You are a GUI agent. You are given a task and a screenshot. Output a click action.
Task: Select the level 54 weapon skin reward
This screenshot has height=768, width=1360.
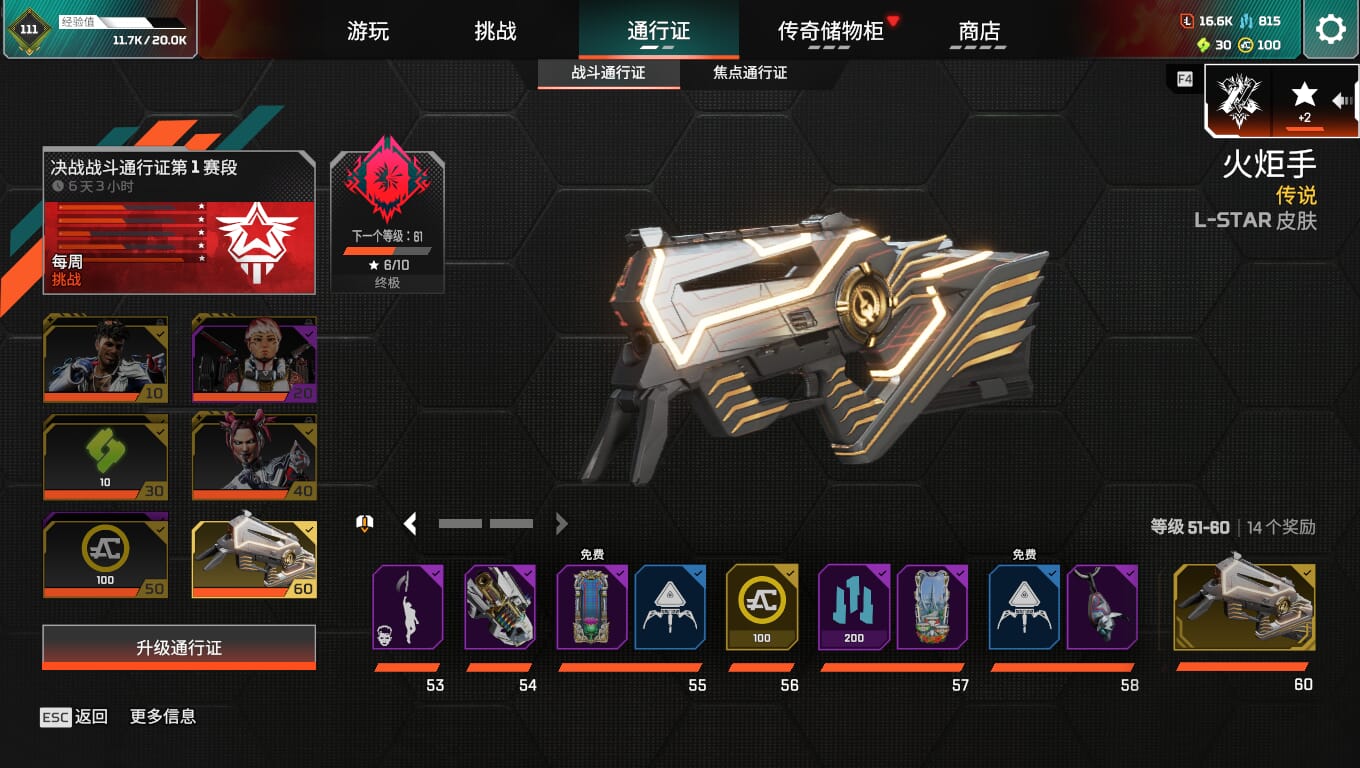click(x=500, y=607)
